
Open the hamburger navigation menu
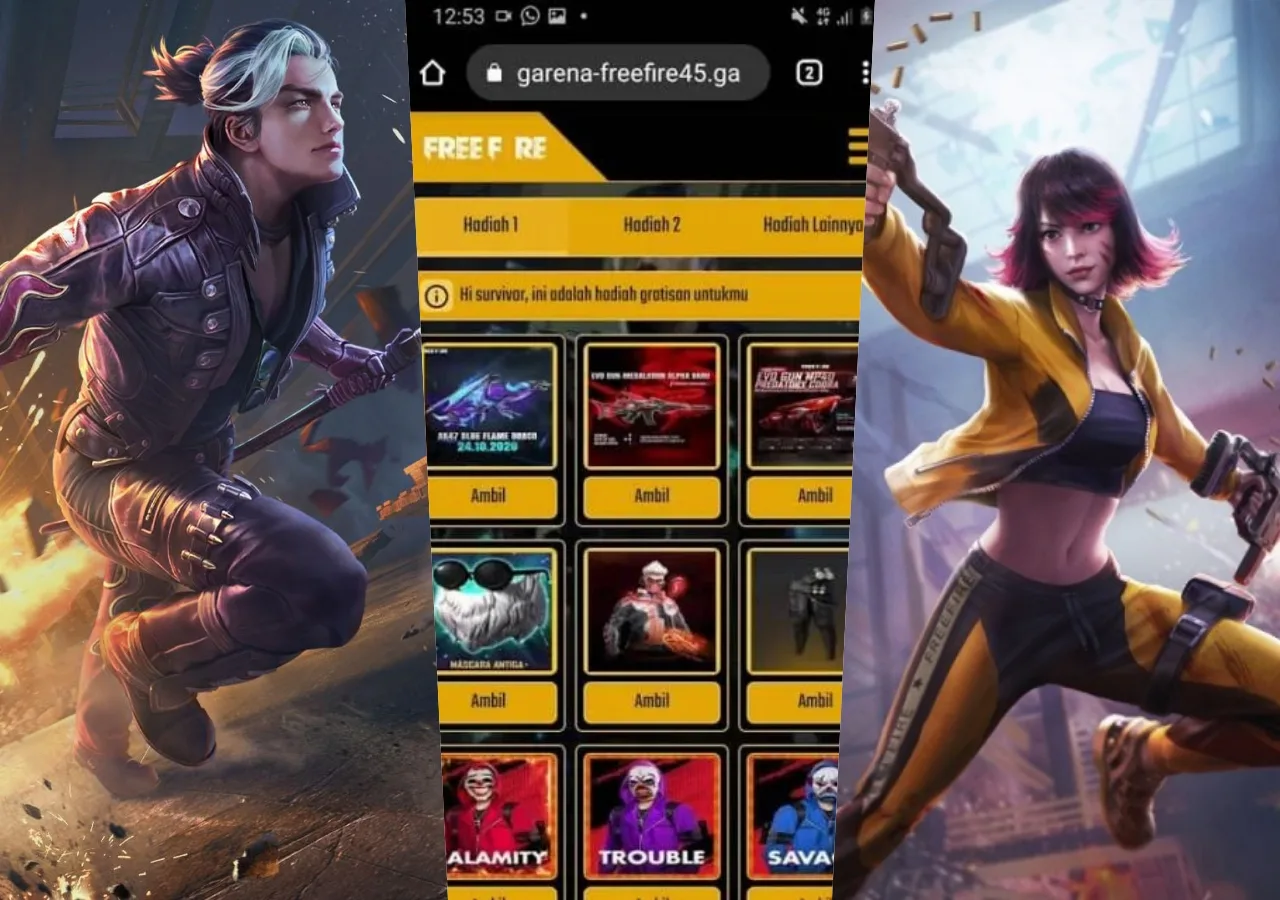tap(858, 148)
